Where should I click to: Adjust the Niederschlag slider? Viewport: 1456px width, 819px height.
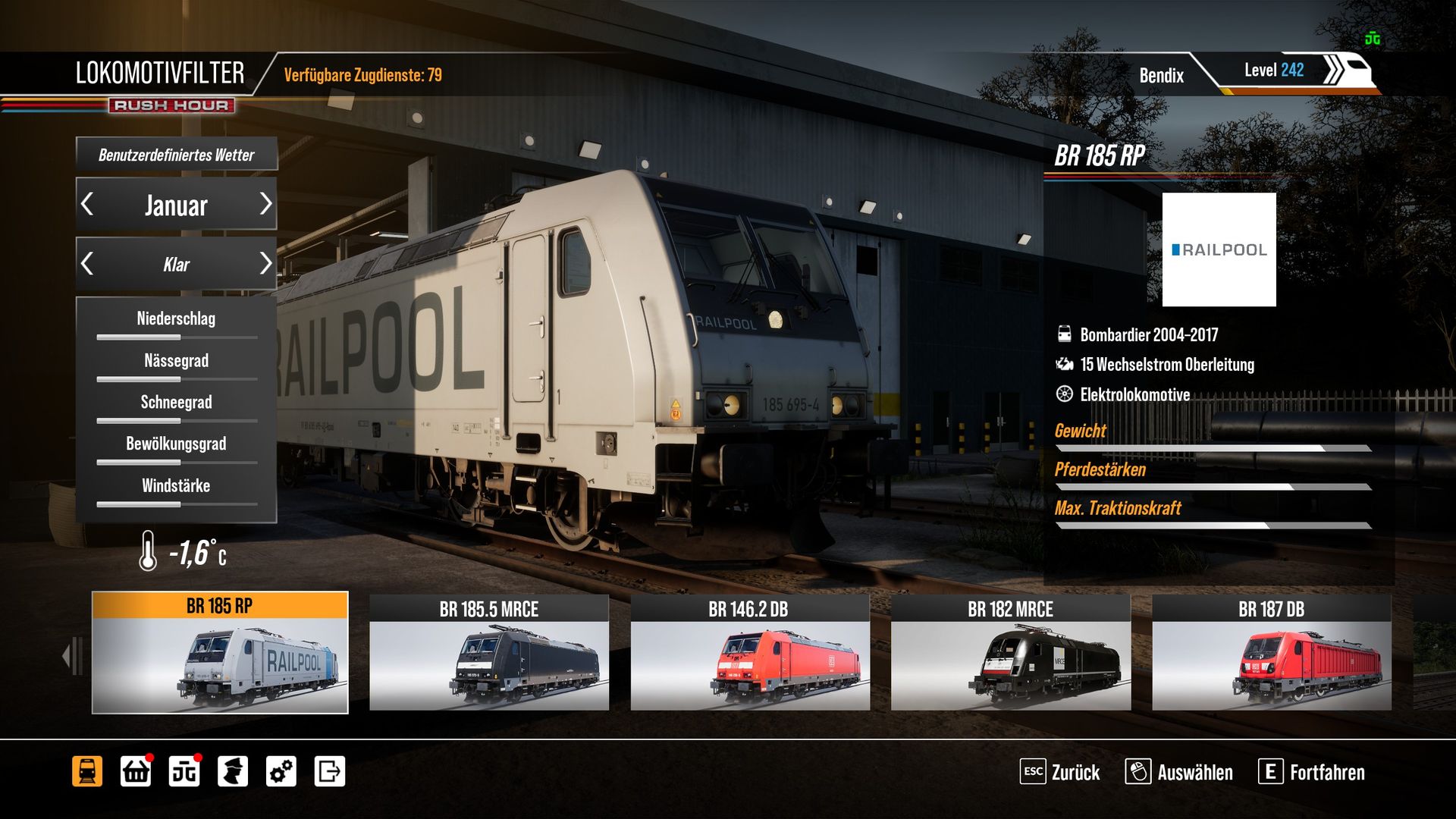tap(177, 337)
